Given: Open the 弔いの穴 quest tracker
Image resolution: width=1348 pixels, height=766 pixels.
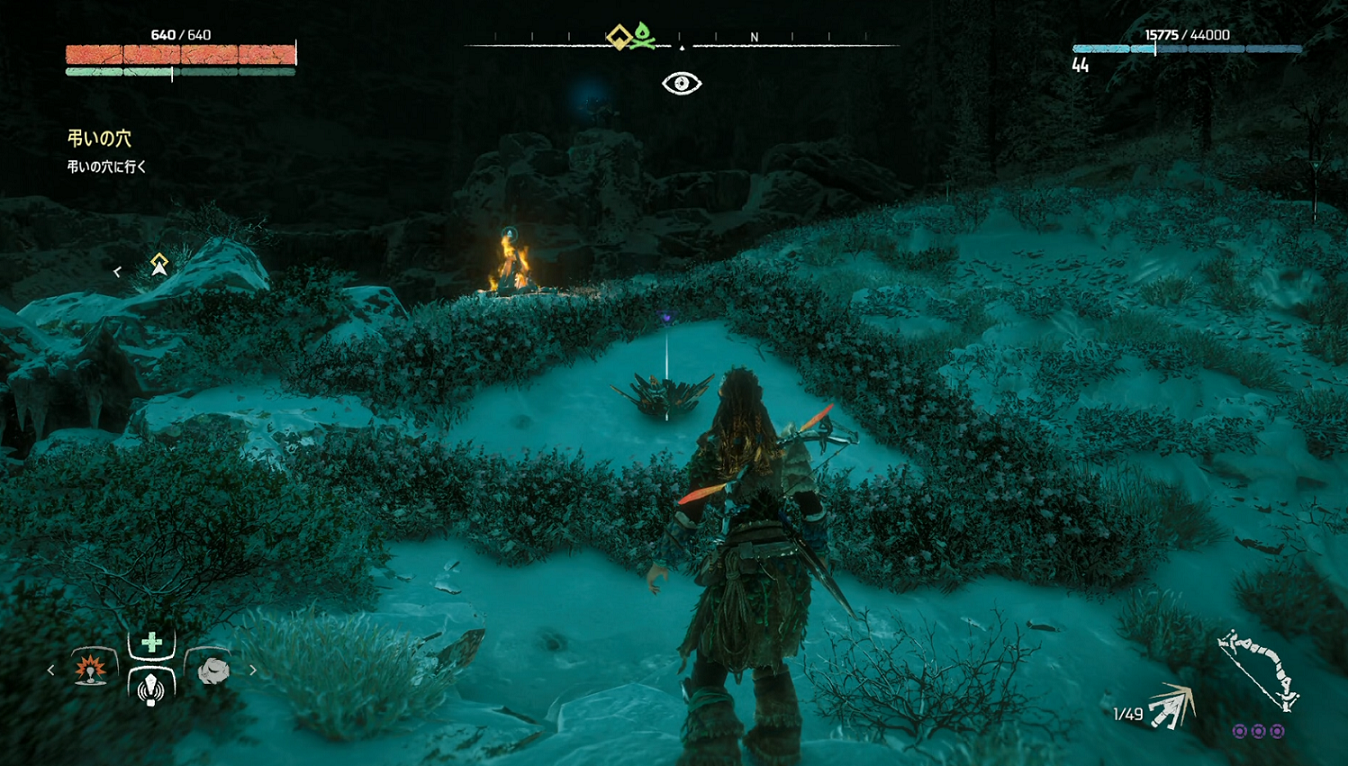Looking at the screenshot, I should [x=99, y=139].
